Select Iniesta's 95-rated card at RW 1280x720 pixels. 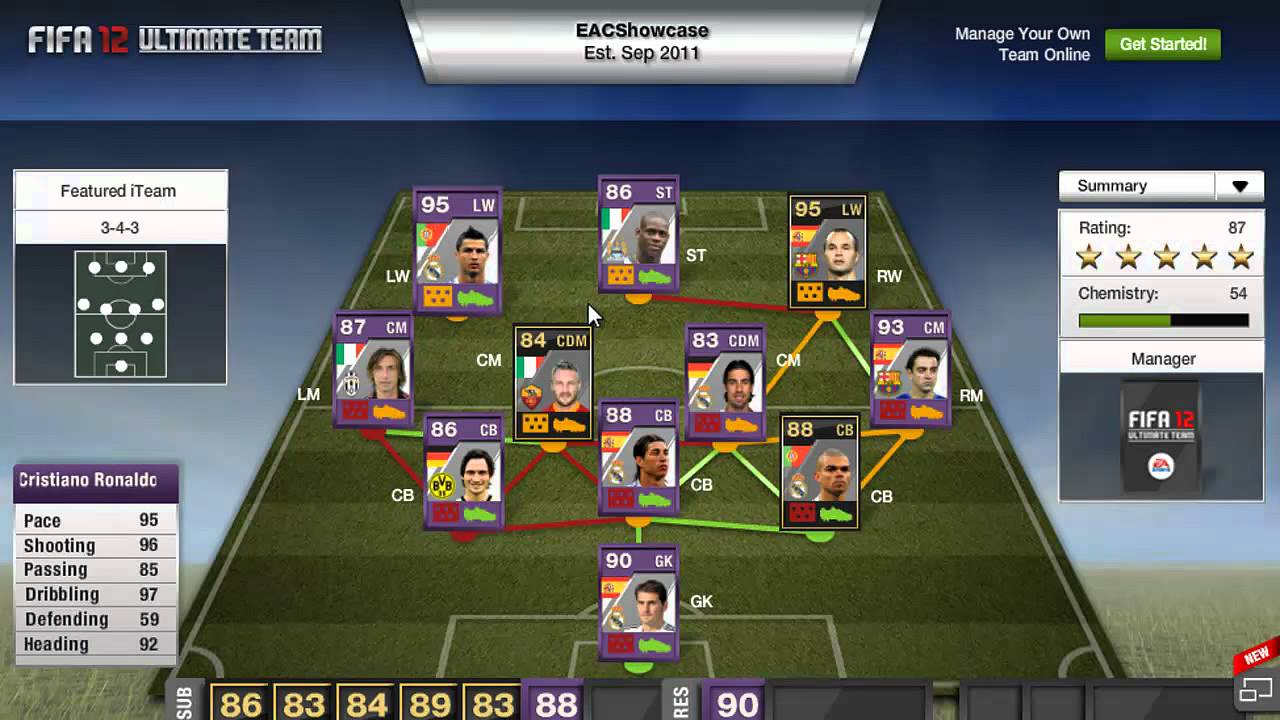click(826, 250)
